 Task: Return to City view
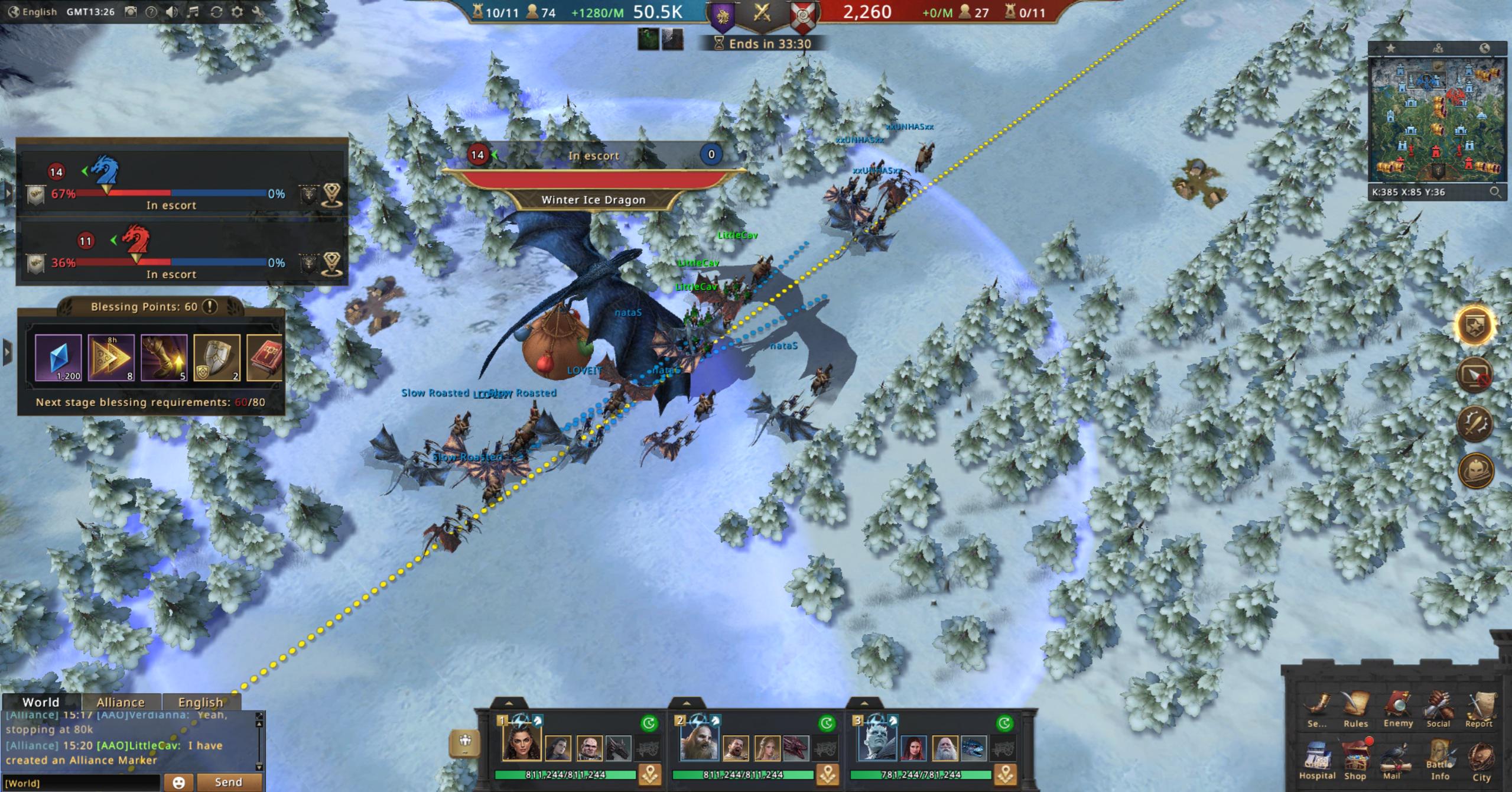[1481, 760]
